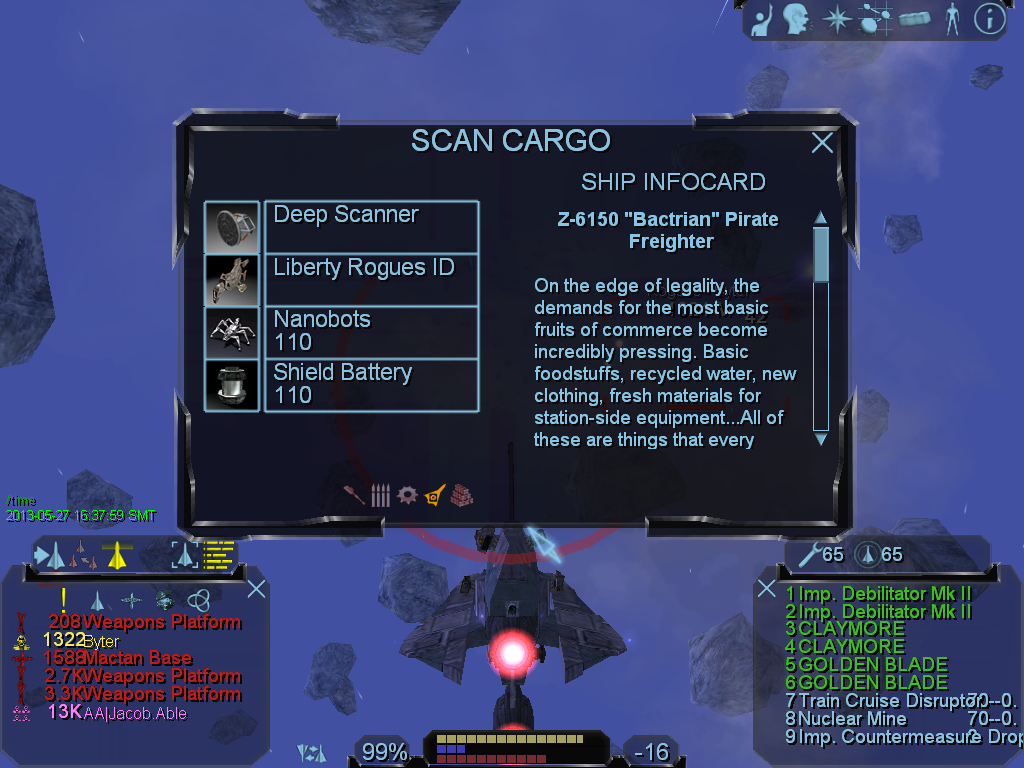Open the inventory crate icon in top bar
The height and width of the screenshot is (768, 1024).
click(x=914, y=19)
